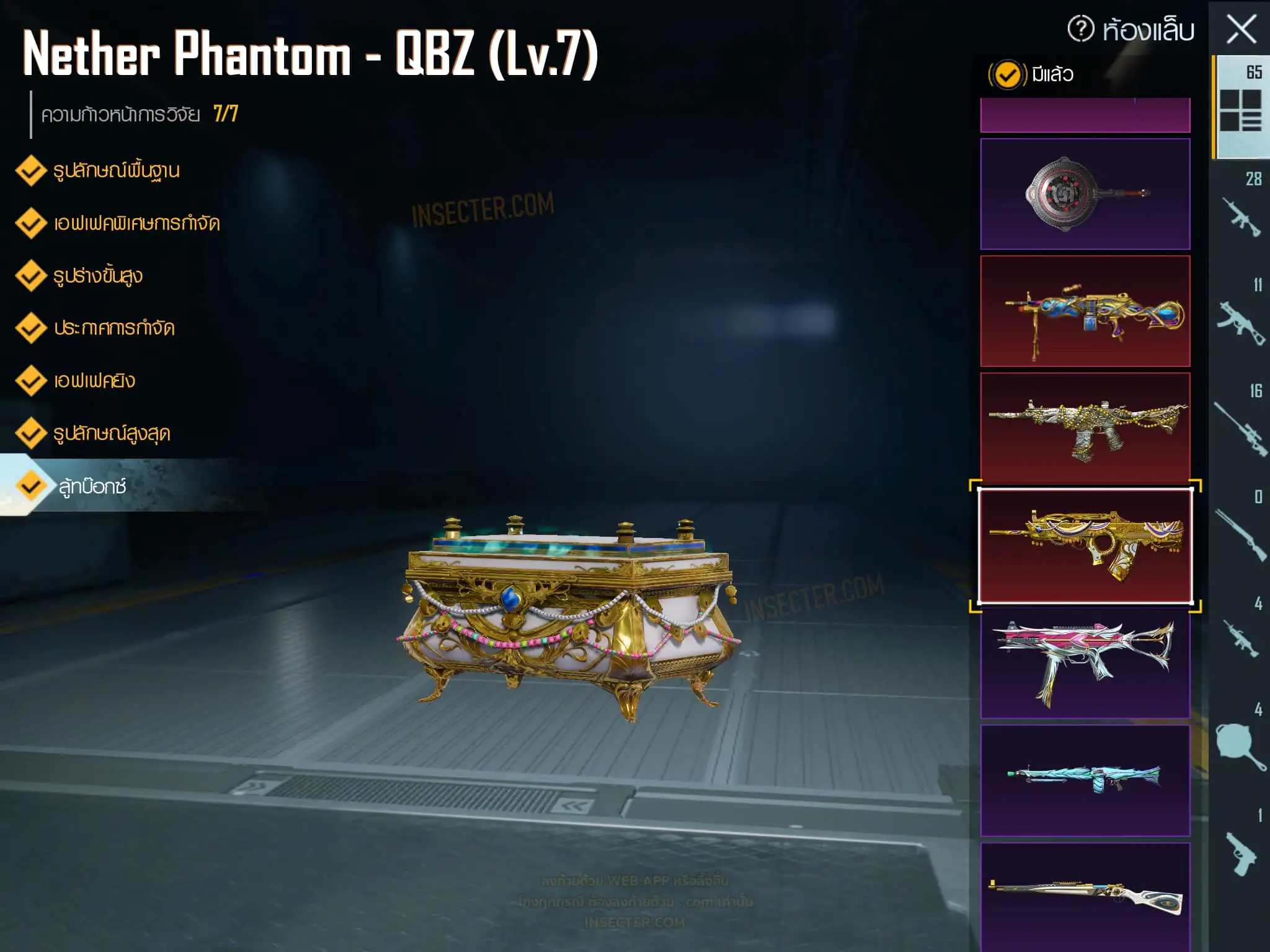Select รูปลักษณ์พื้นฐาน upgrade entry
This screenshot has height=952, width=1270.
click(x=116, y=170)
